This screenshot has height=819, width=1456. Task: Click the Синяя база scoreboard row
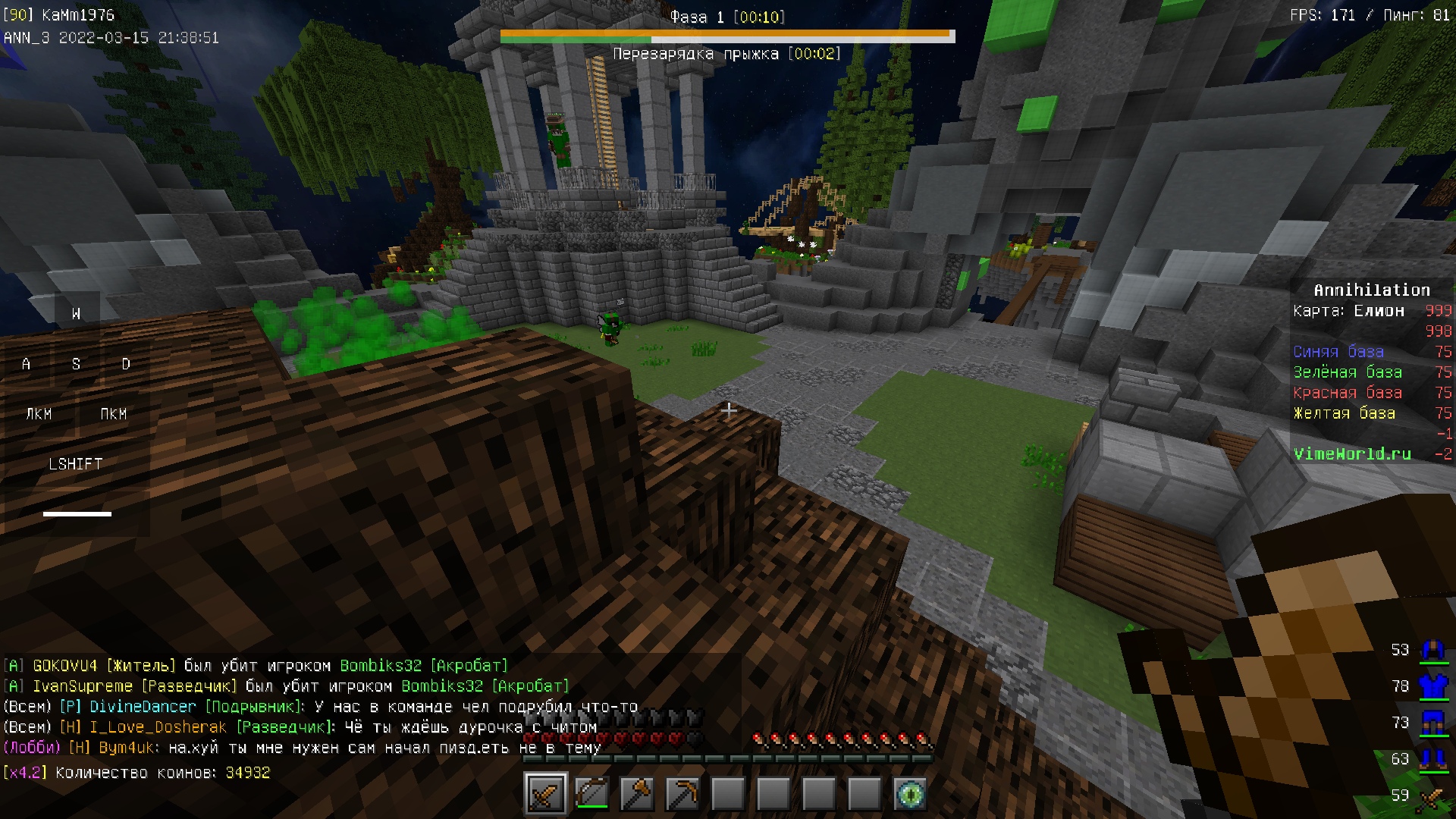pyautogui.click(x=1338, y=352)
